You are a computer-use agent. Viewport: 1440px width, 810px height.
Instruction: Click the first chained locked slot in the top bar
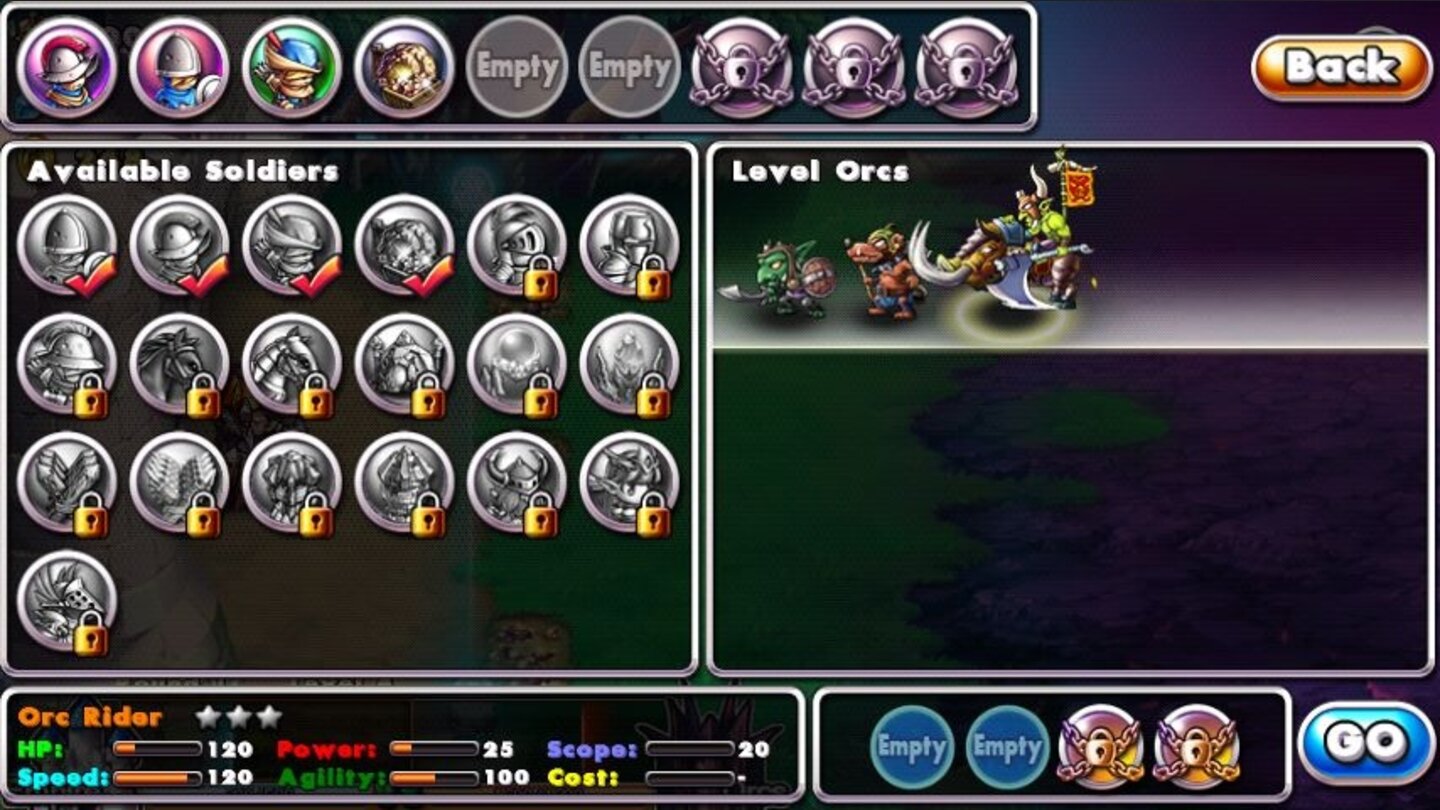coord(740,67)
